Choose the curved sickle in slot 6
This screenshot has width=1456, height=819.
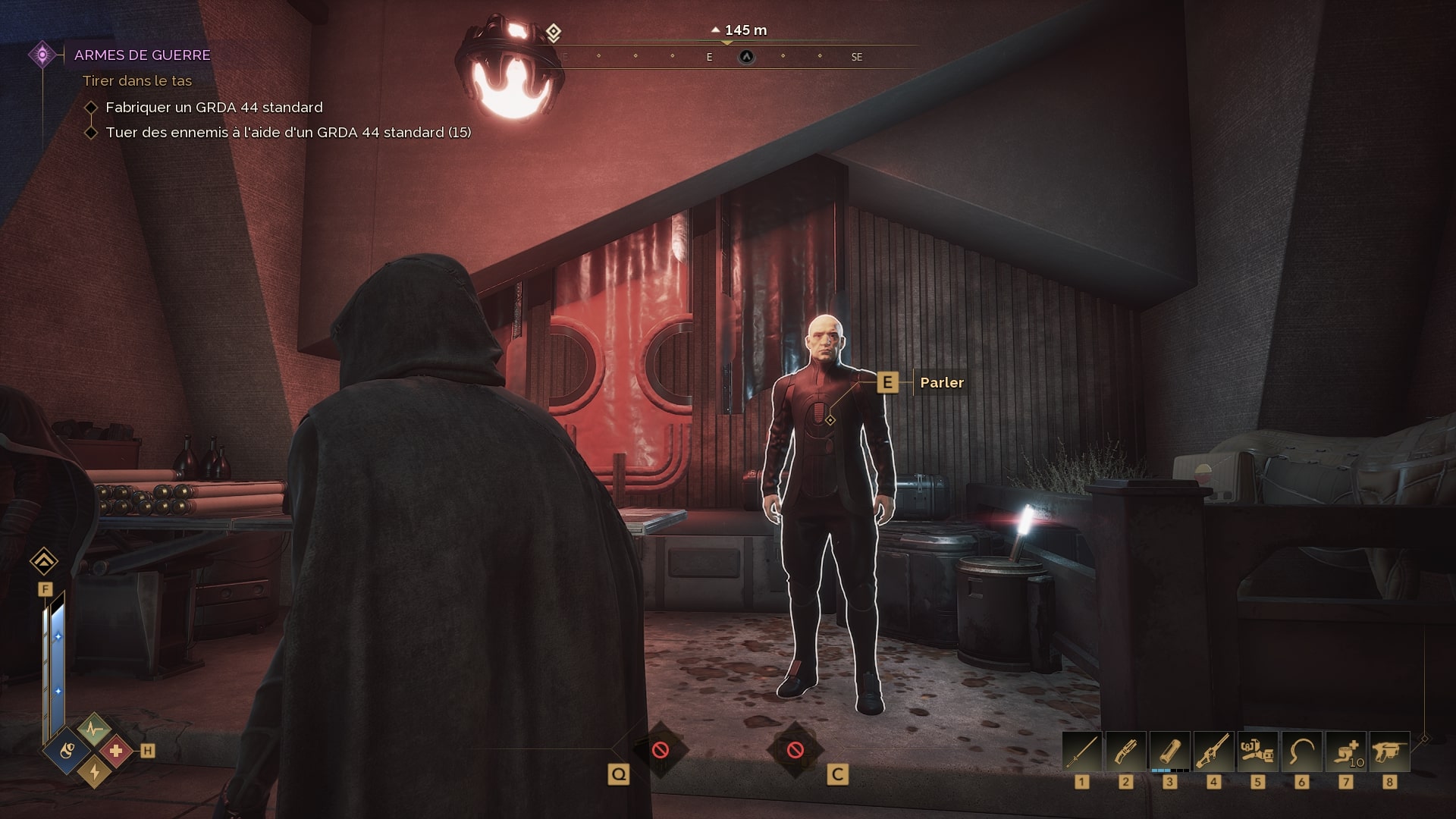coord(1301,752)
